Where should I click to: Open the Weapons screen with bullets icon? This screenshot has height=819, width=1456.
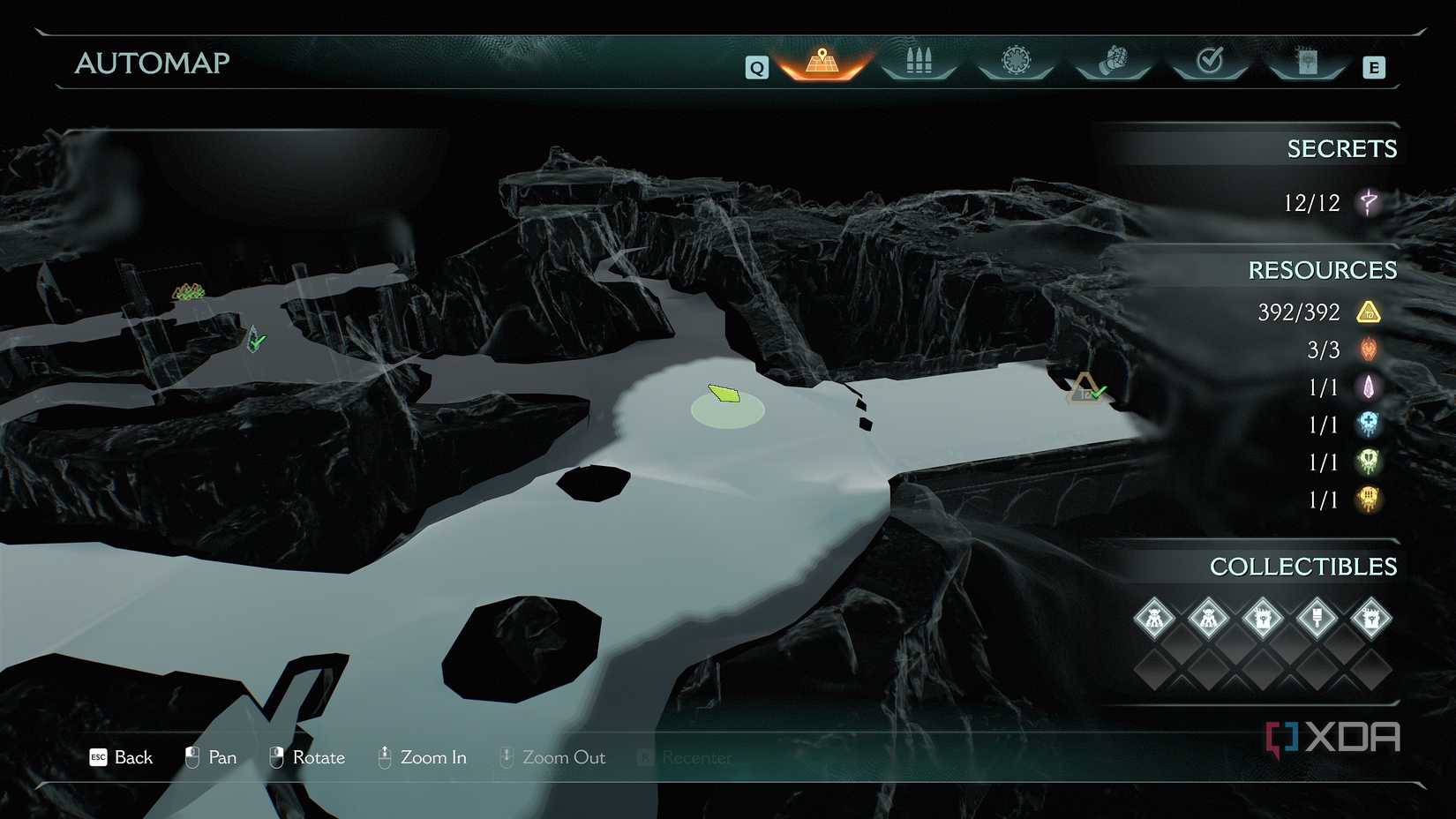click(x=918, y=60)
